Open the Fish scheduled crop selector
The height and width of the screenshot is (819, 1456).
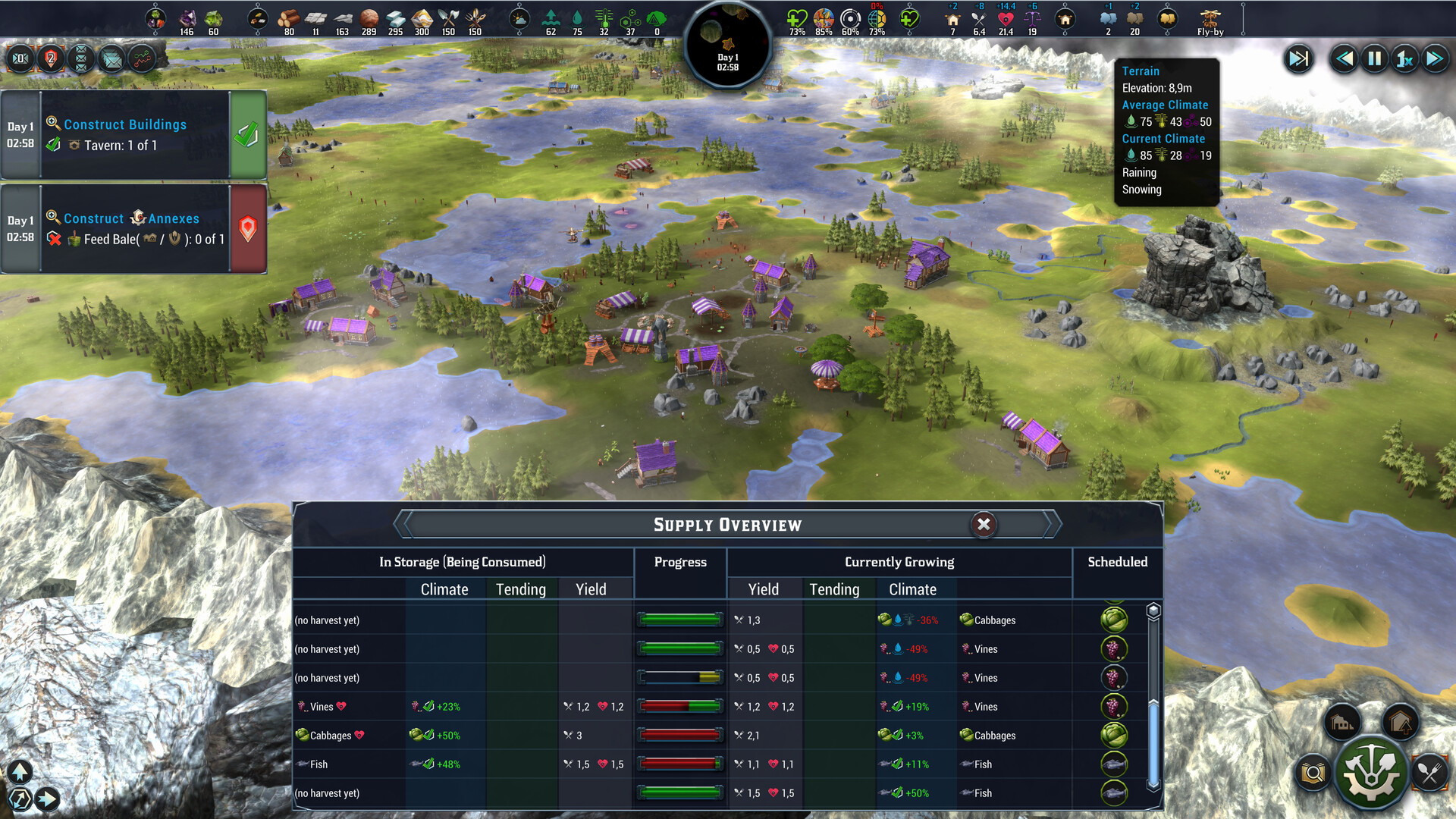1113,764
